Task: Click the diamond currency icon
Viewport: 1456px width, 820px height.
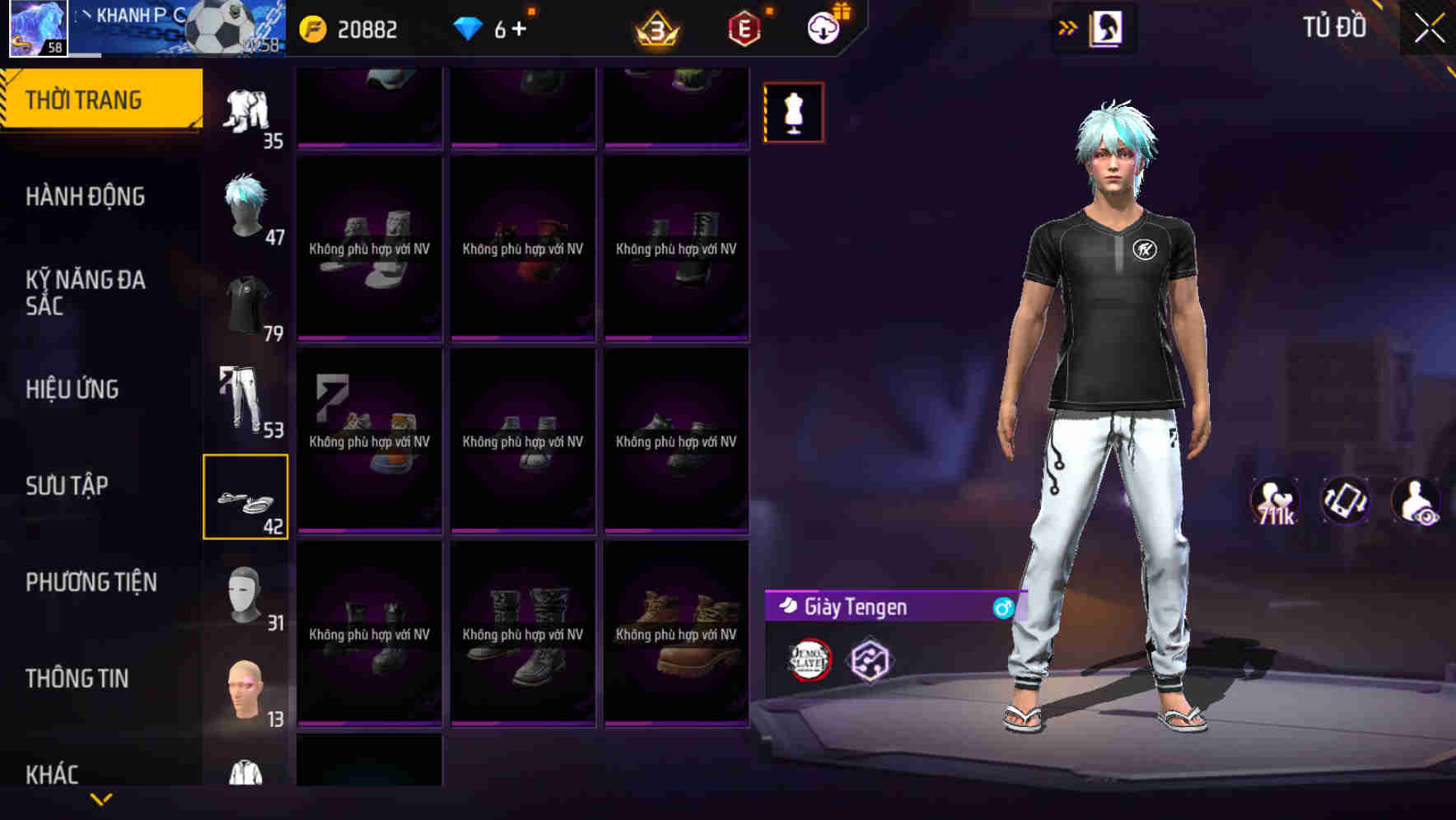Action: 467,29
